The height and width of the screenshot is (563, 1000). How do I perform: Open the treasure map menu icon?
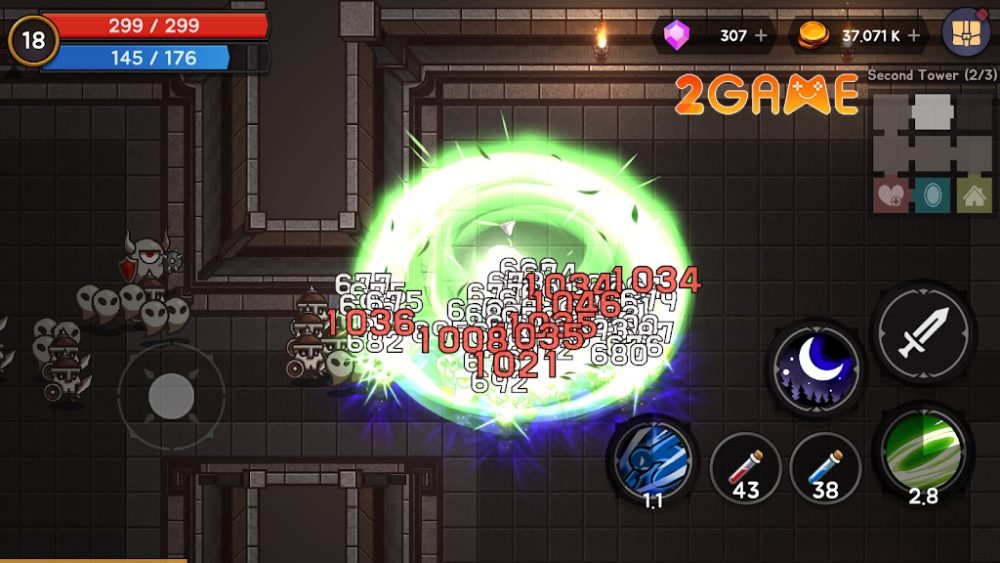pyautogui.click(x=966, y=36)
